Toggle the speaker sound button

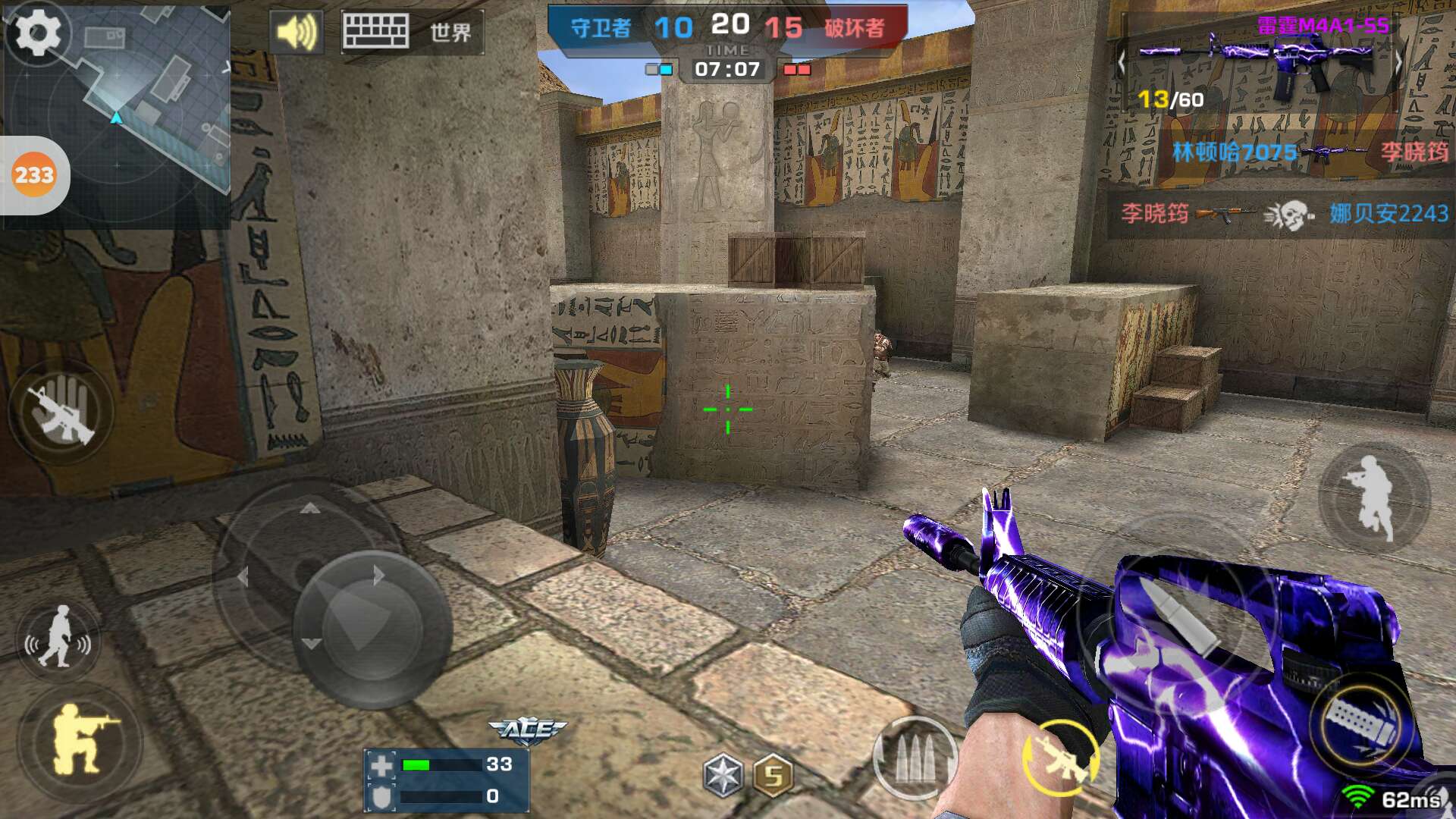(296, 33)
